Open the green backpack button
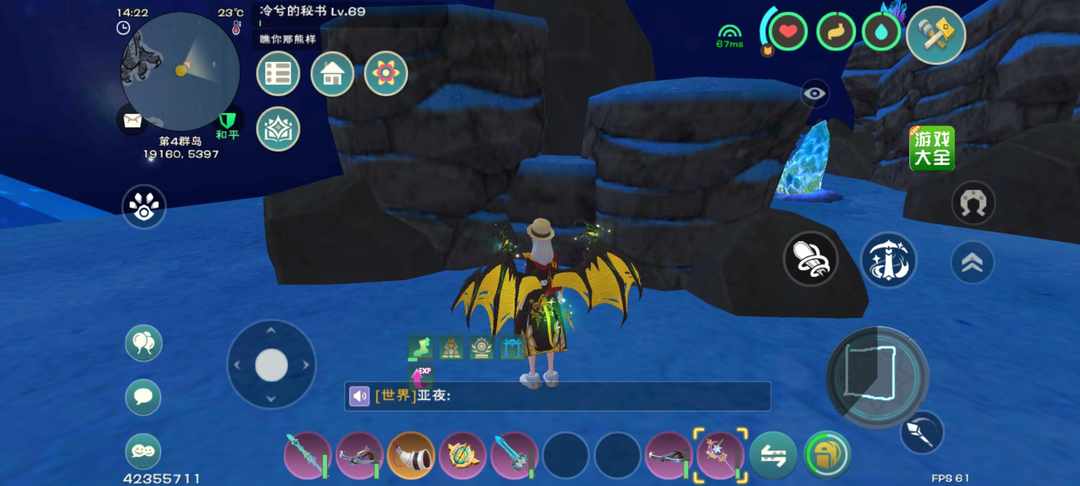The height and width of the screenshot is (486, 1080). (826, 455)
